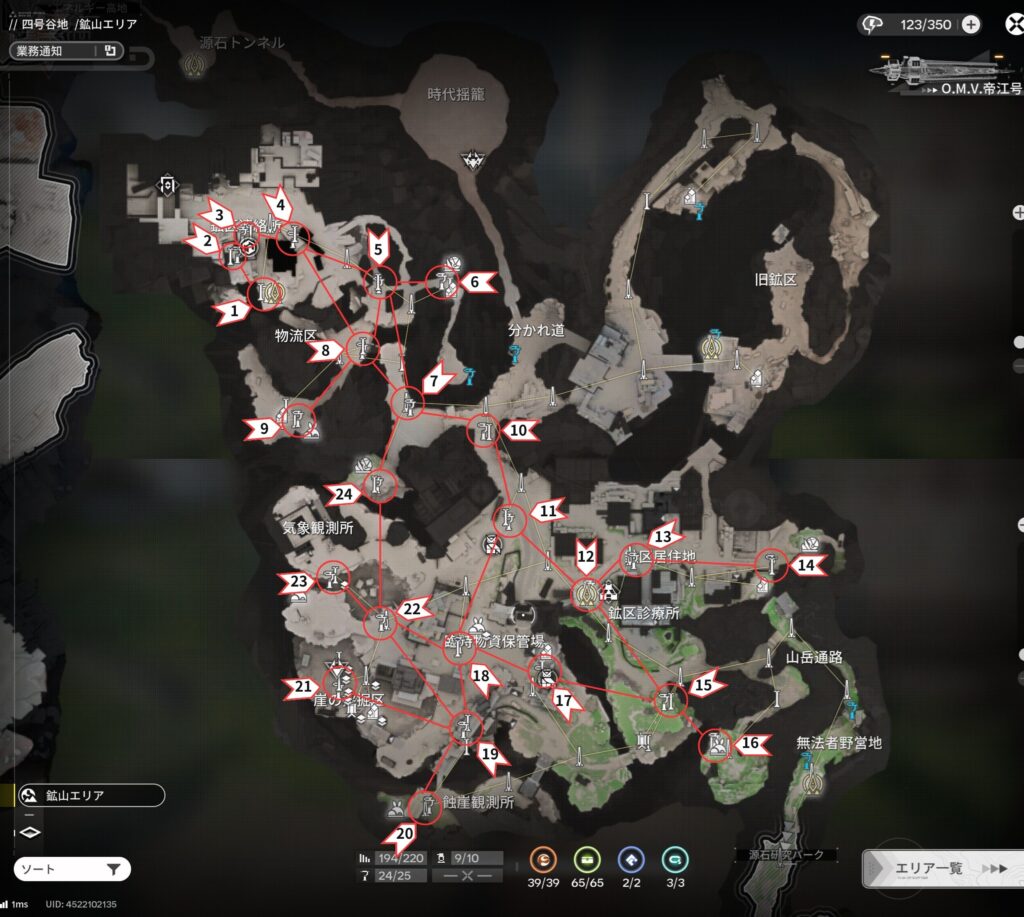Open the エリア一覧 area list

click(x=942, y=868)
